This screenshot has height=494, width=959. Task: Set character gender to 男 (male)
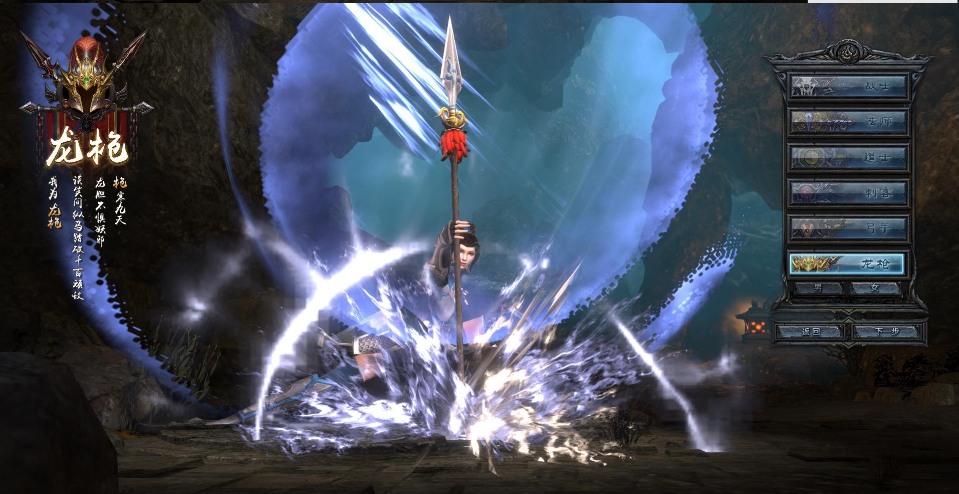click(819, 288)
